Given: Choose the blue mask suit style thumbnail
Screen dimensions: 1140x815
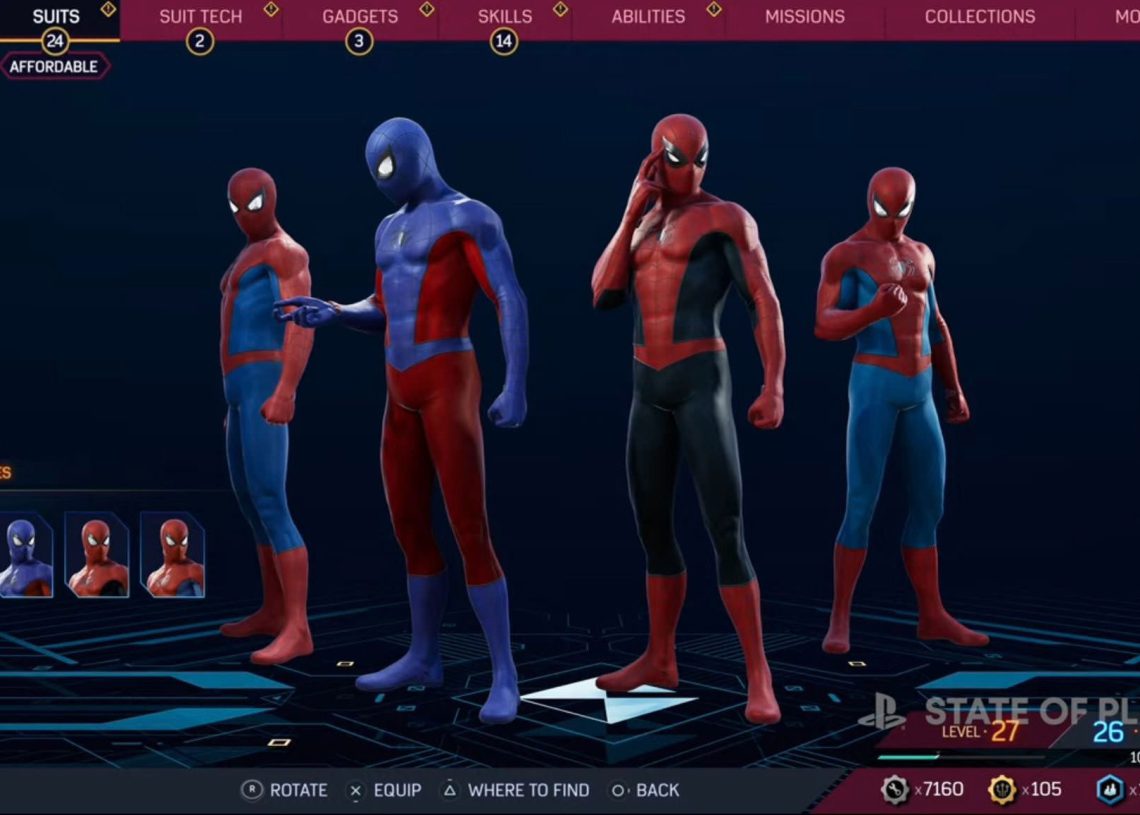Looking at the screenshot, I should click(25, 554).
